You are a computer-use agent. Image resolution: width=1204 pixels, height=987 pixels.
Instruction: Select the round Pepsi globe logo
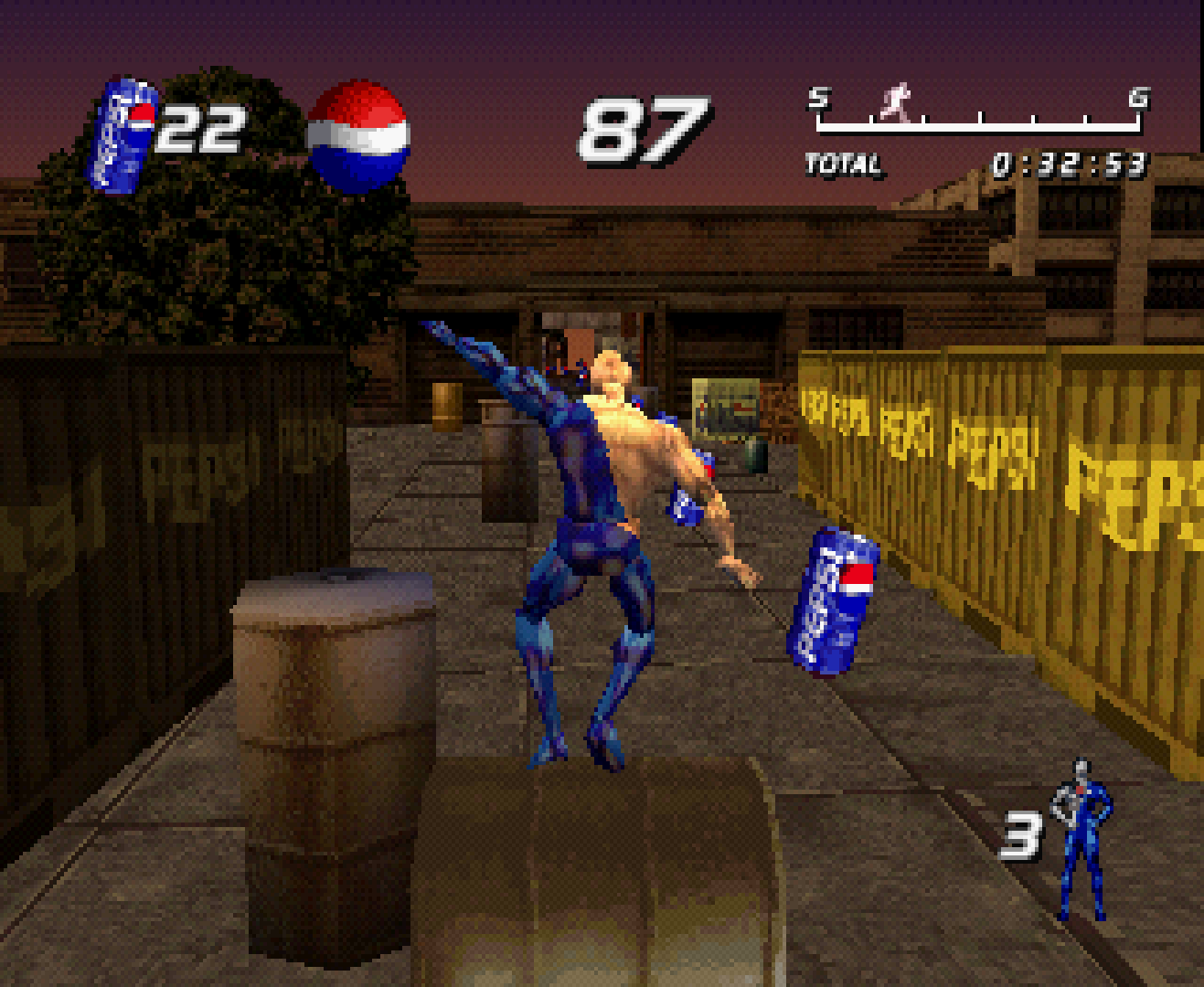357,137
